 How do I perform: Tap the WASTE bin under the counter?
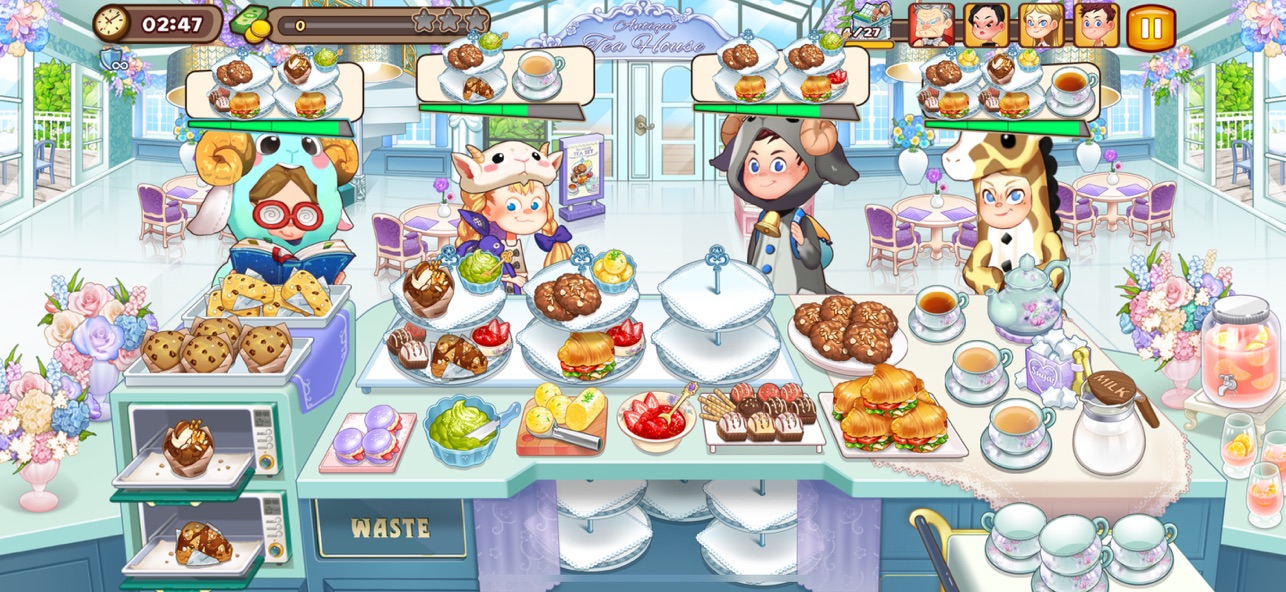[390, 528]
